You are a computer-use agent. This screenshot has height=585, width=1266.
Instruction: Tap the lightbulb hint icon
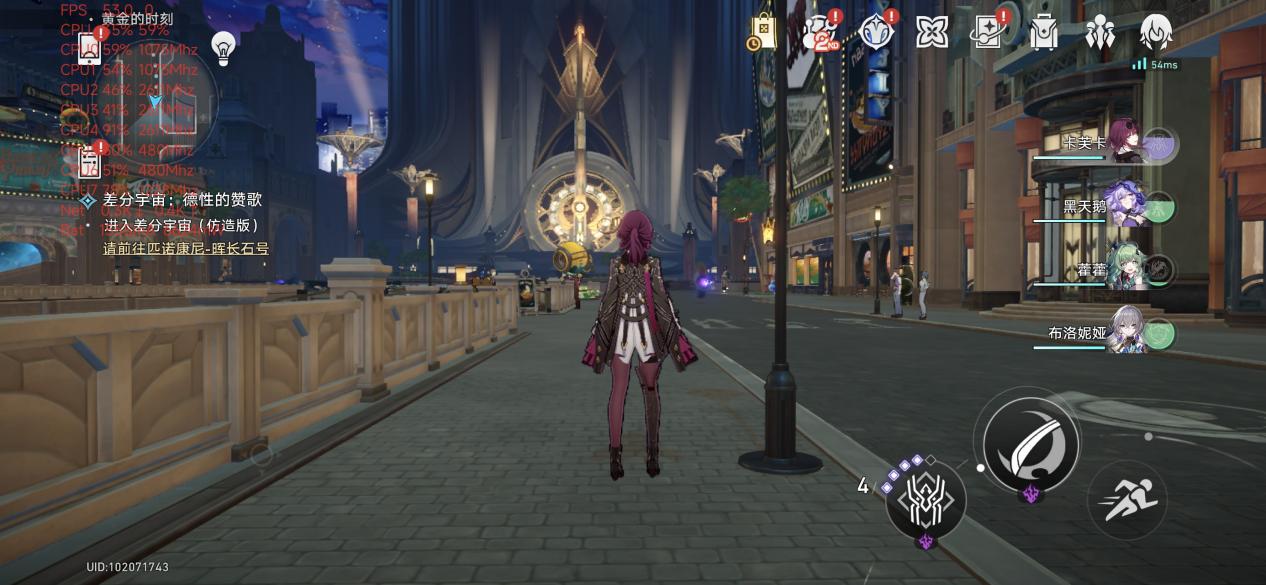(223, 46)
